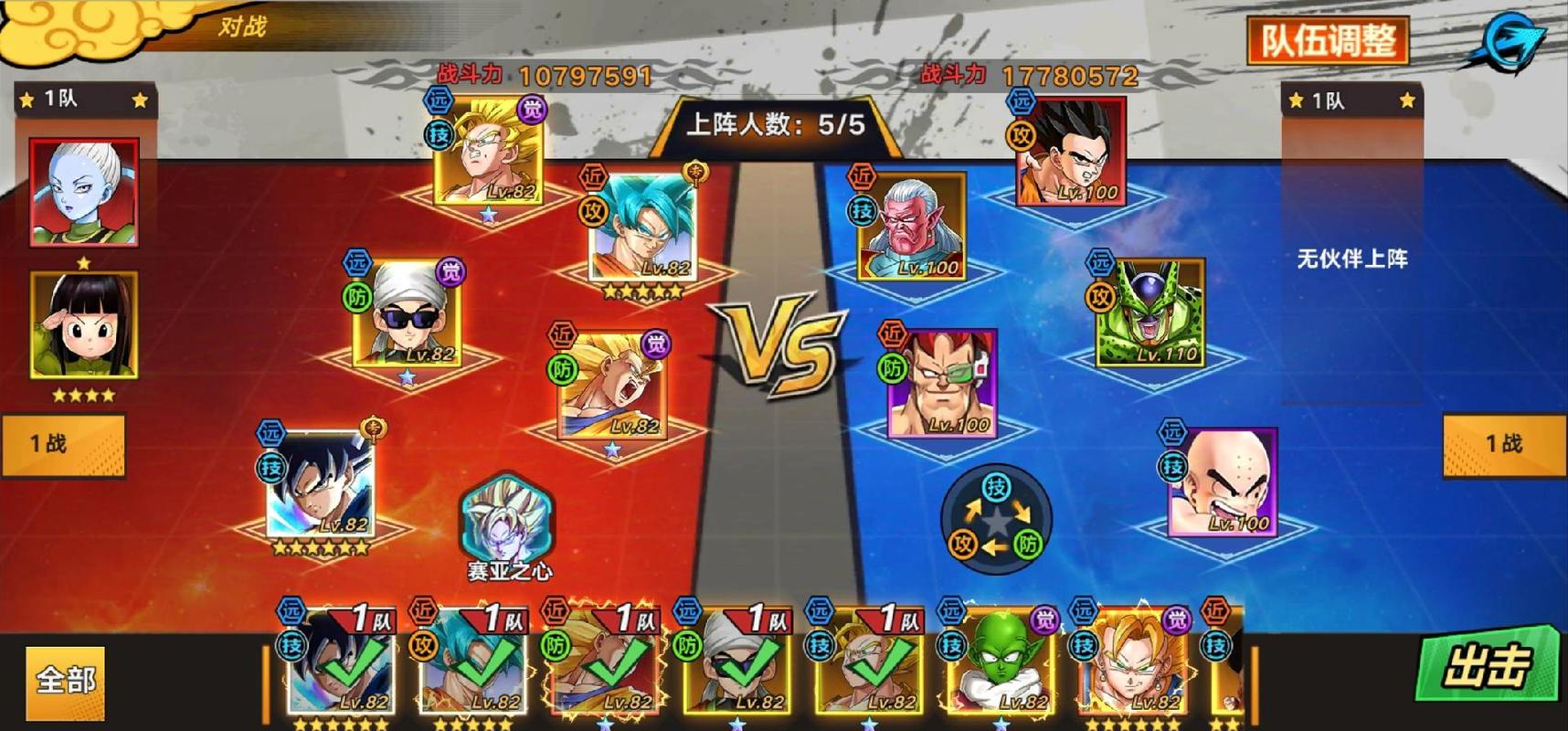This screenshot has width=1568, height=731.
Task: Click the bandana sunglasses fighter on formation
Action: pos(408,313)
